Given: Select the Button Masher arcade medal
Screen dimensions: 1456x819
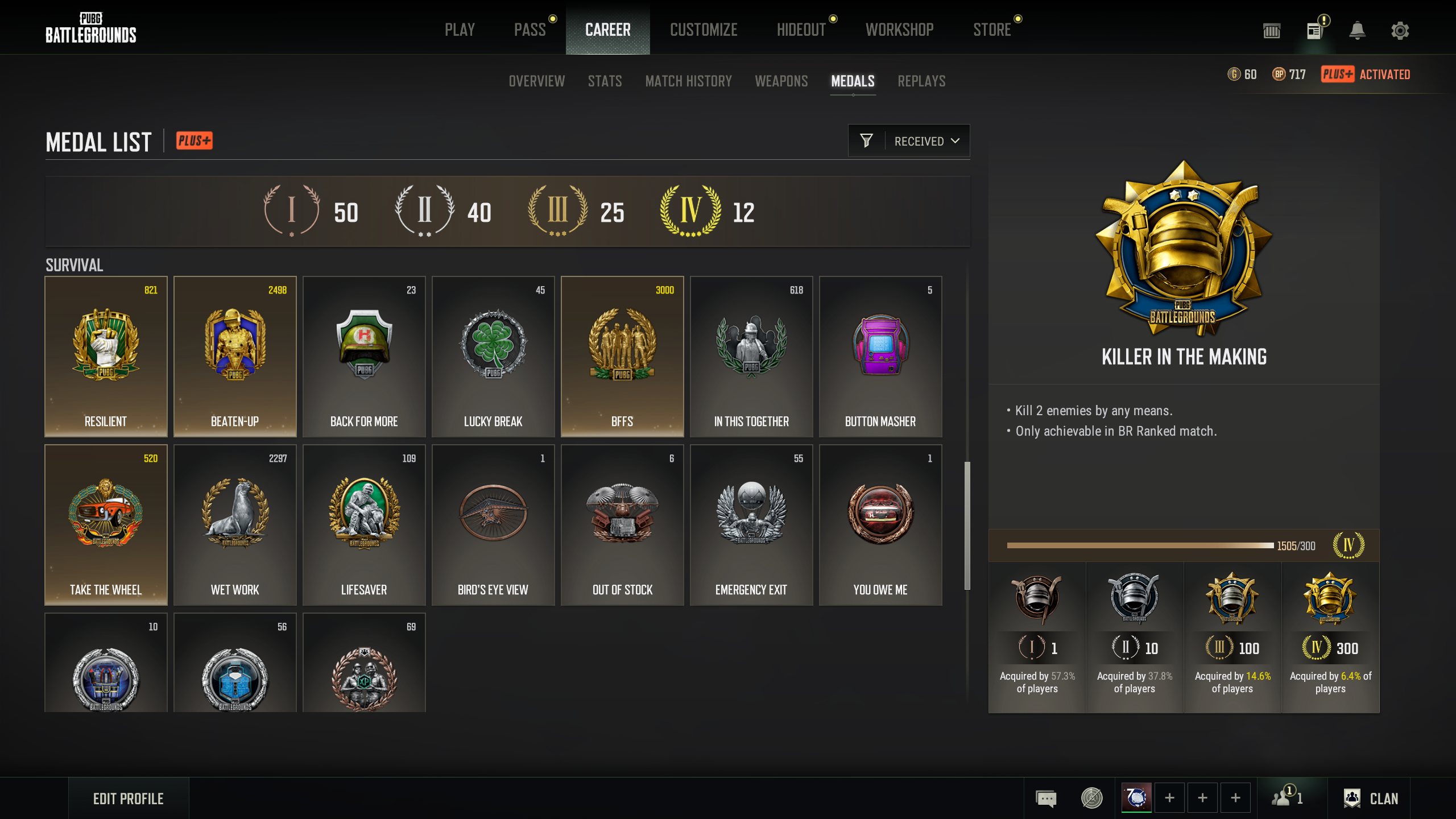Looking at the screenshot, I should [x=880, y=357].
